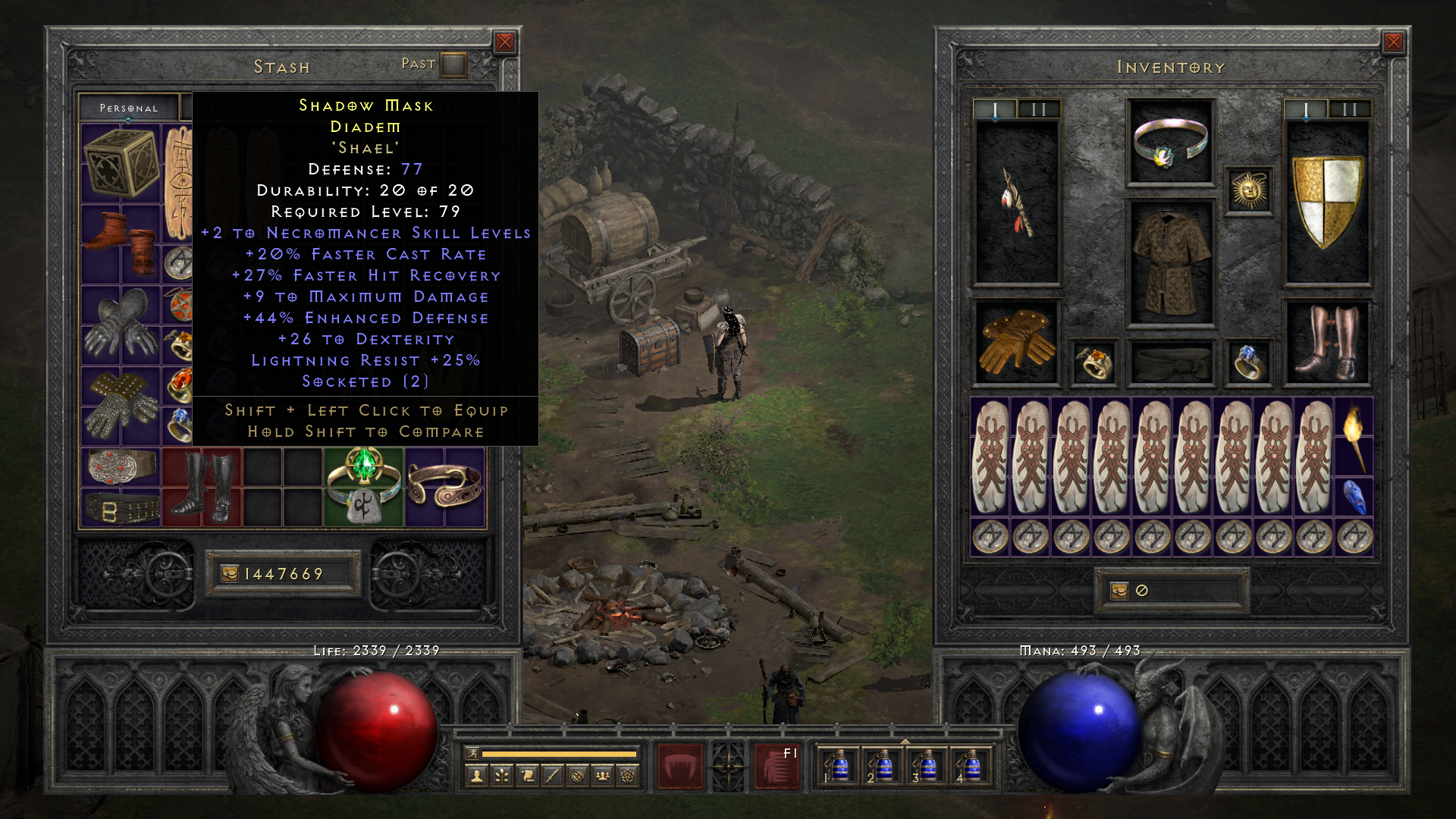This screenshot has width=1456, height=819.
Task: Open the map icon in the menu bar
Action: click(x=577, y=775)
